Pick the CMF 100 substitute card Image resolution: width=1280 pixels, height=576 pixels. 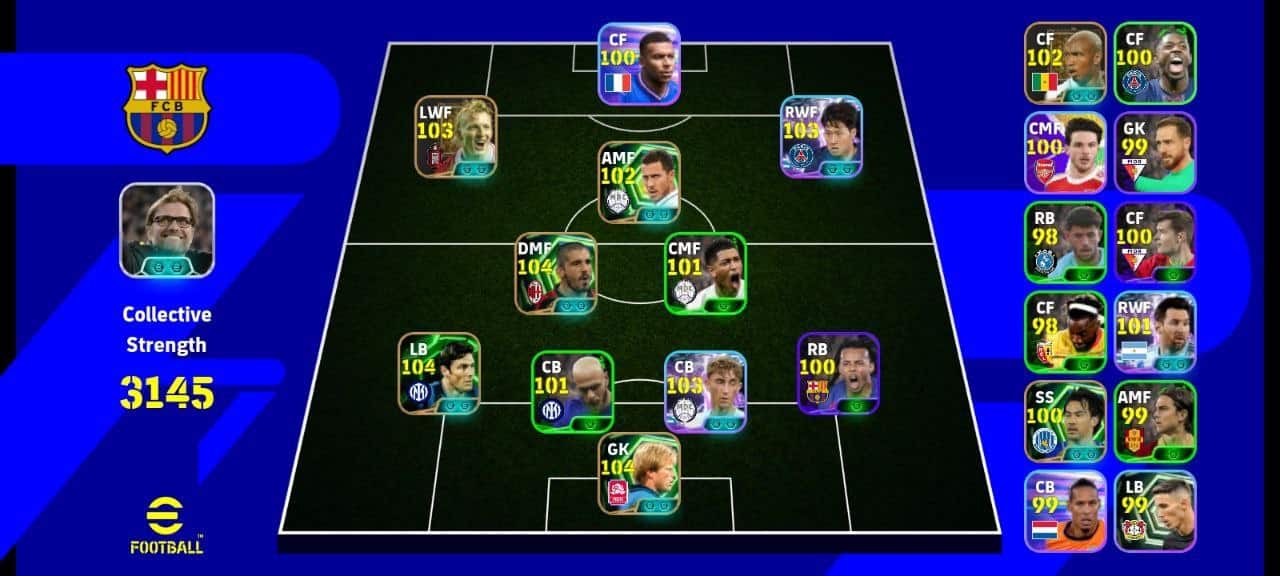pyautogui.click(x=1065, y=152)
